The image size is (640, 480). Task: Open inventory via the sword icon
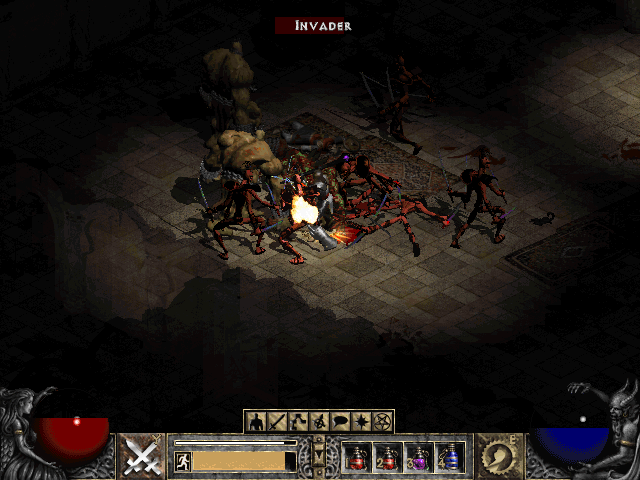(275, 421)
